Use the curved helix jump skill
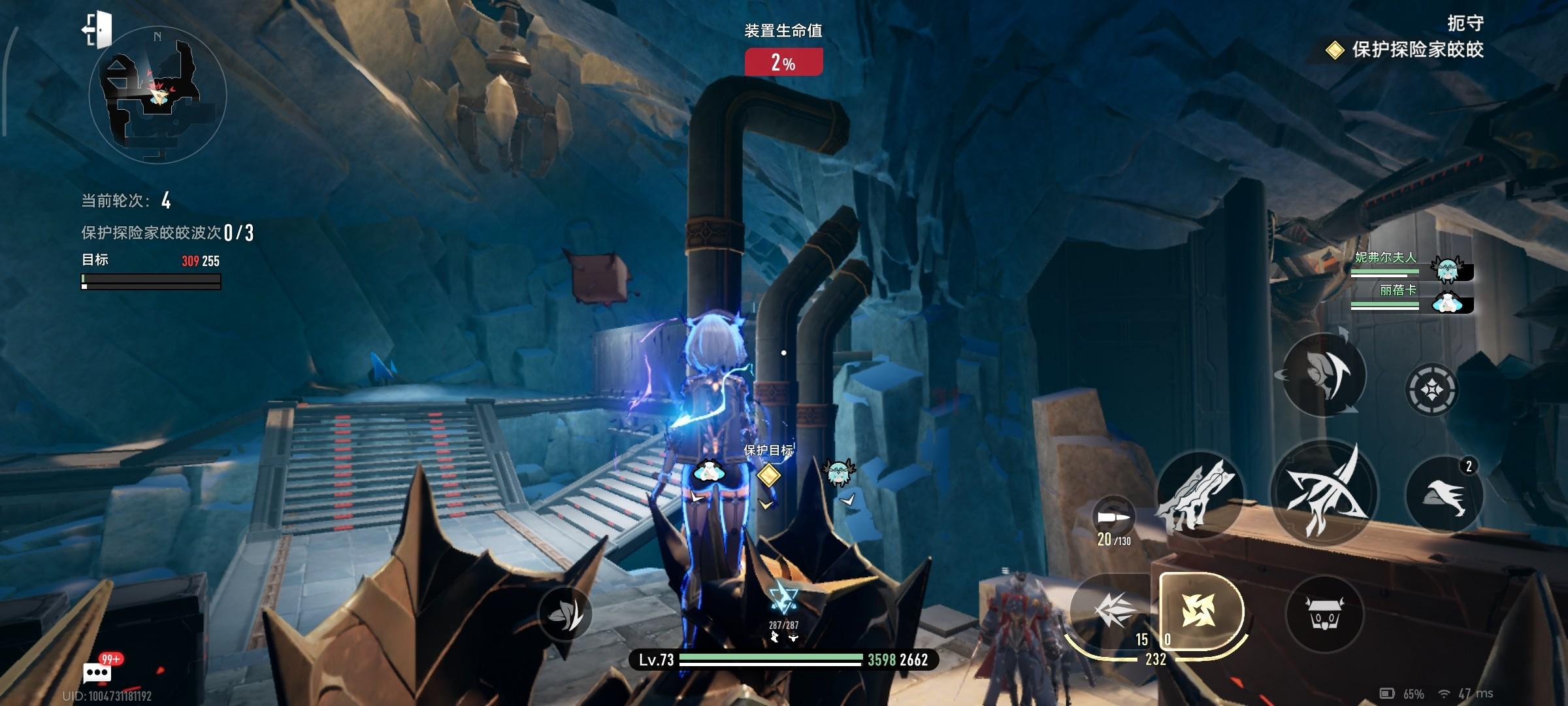 click(1324, 375)
